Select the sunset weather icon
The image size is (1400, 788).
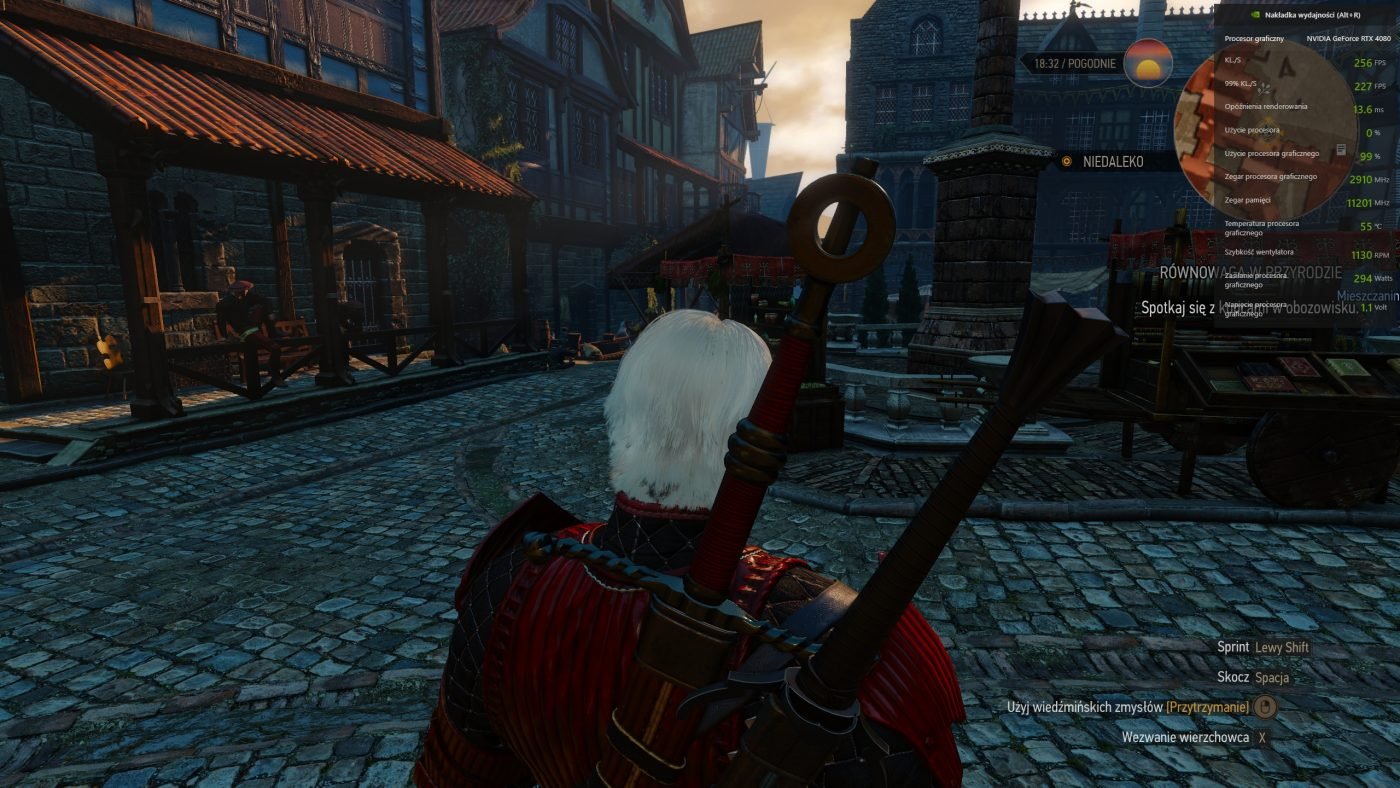[x=1147, y=63]
